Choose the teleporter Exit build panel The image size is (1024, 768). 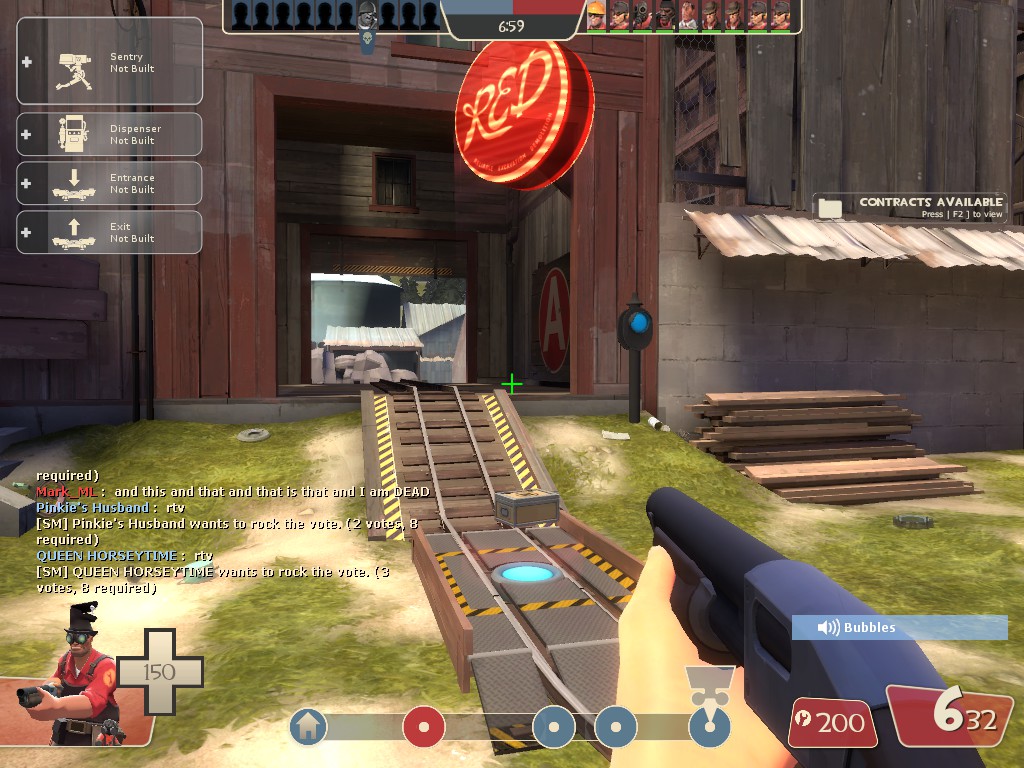pyautogui.click(x=110, y=232)
